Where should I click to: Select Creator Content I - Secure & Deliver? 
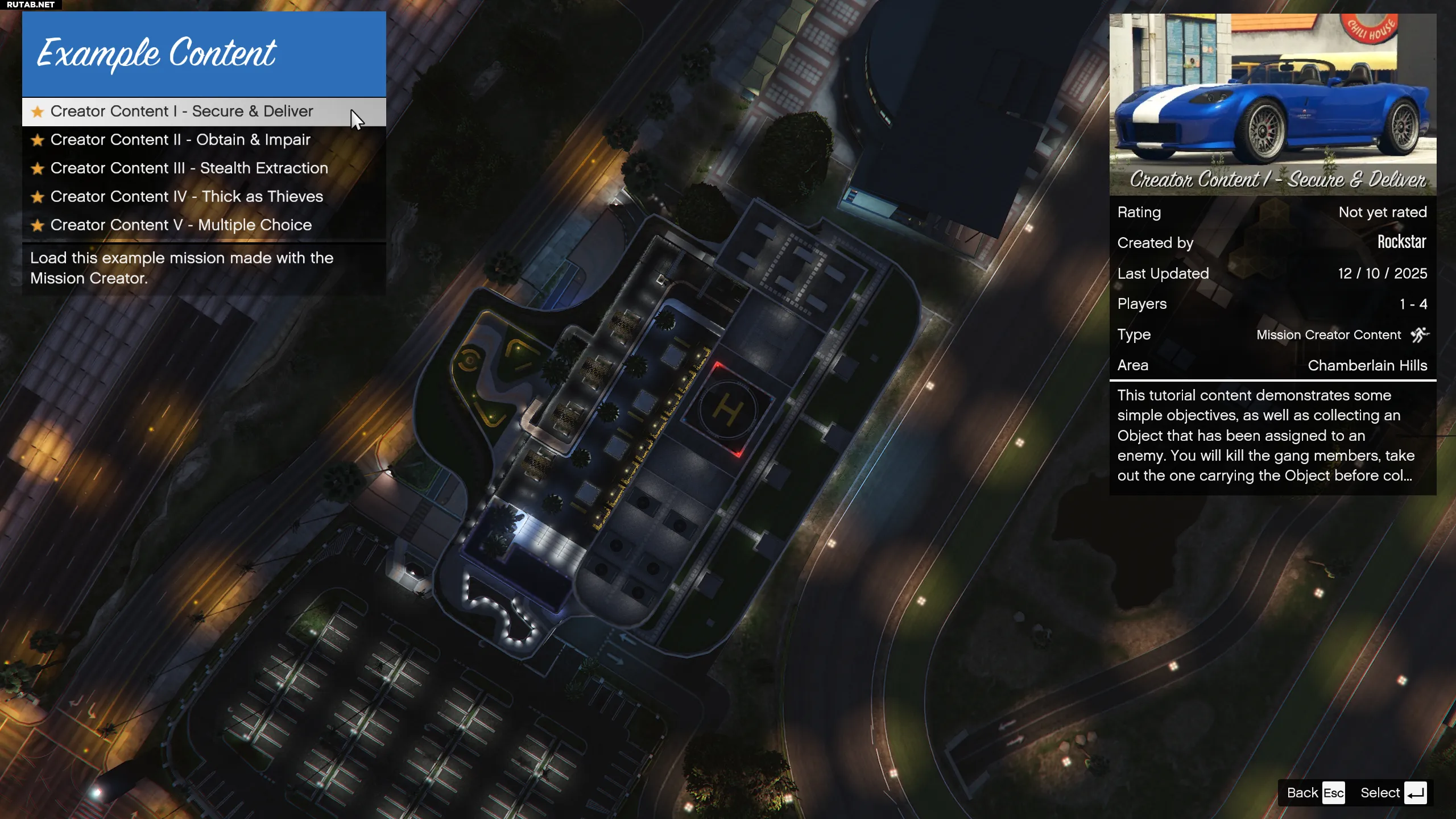tap(182, 111)
